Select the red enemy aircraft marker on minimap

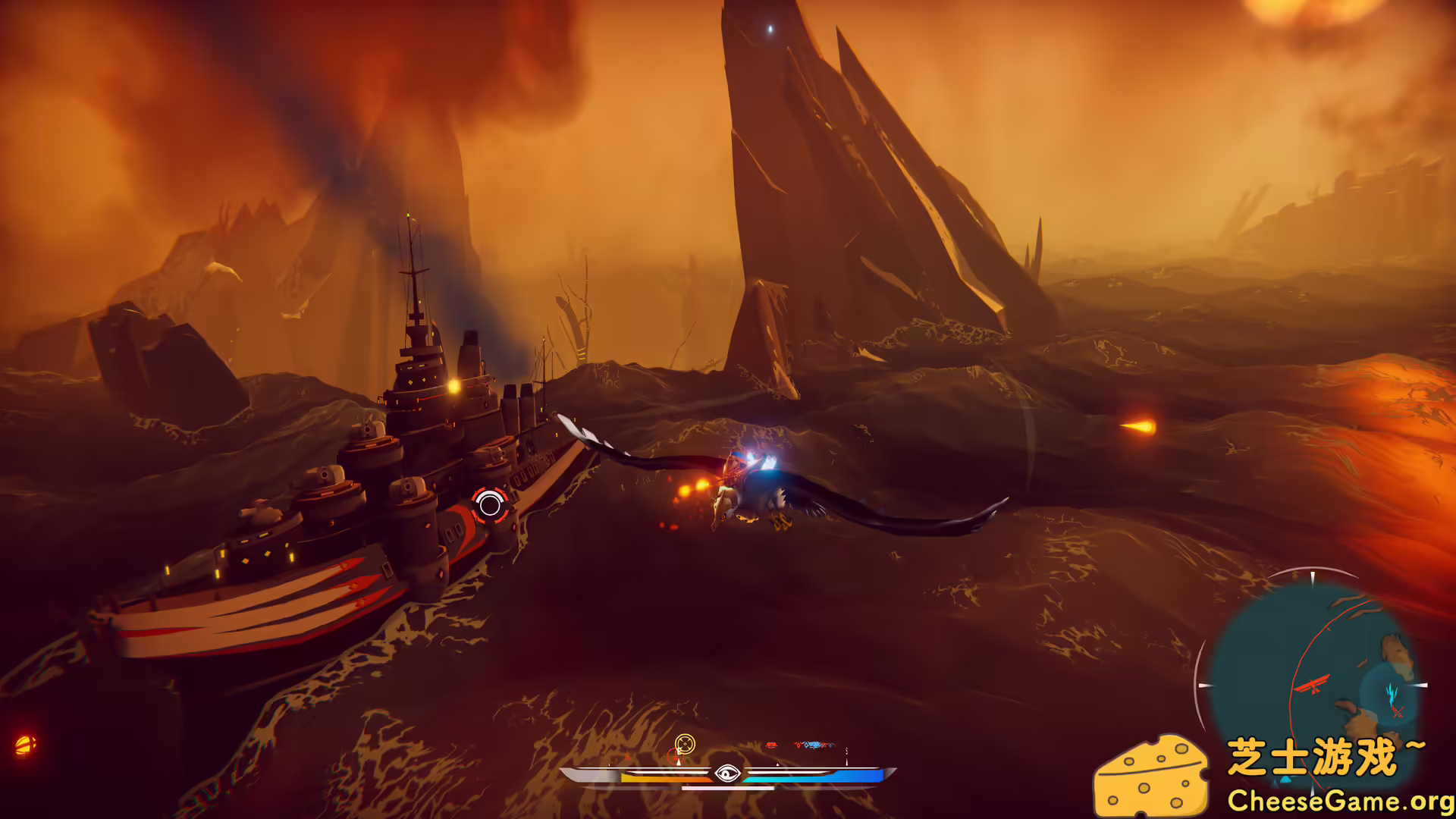(x=1313, y=685)
